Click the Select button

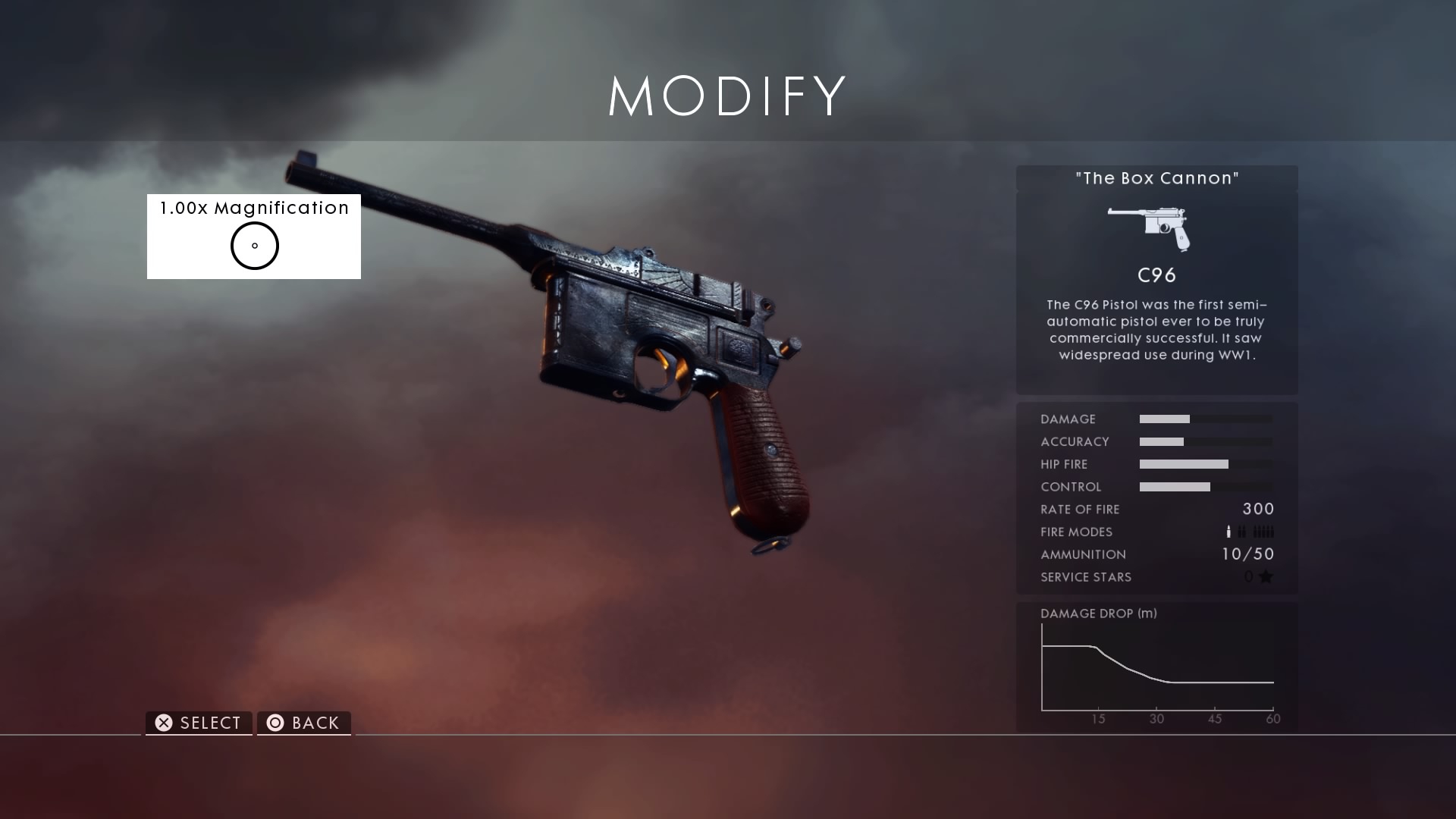click(199, 723)
